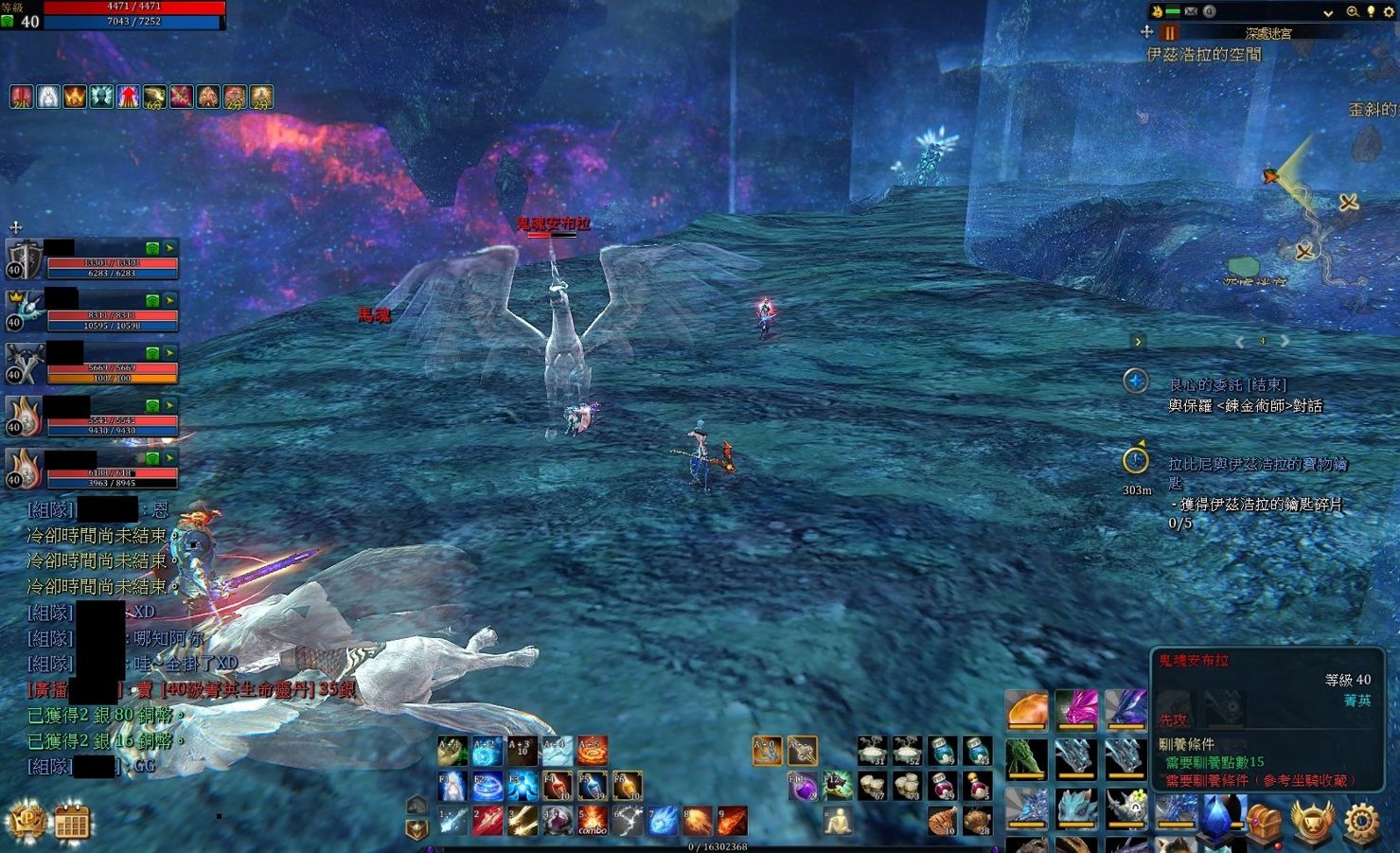Drink the F4 red health potion
Screen dimensions: 1400x853
tap(558, 786)
